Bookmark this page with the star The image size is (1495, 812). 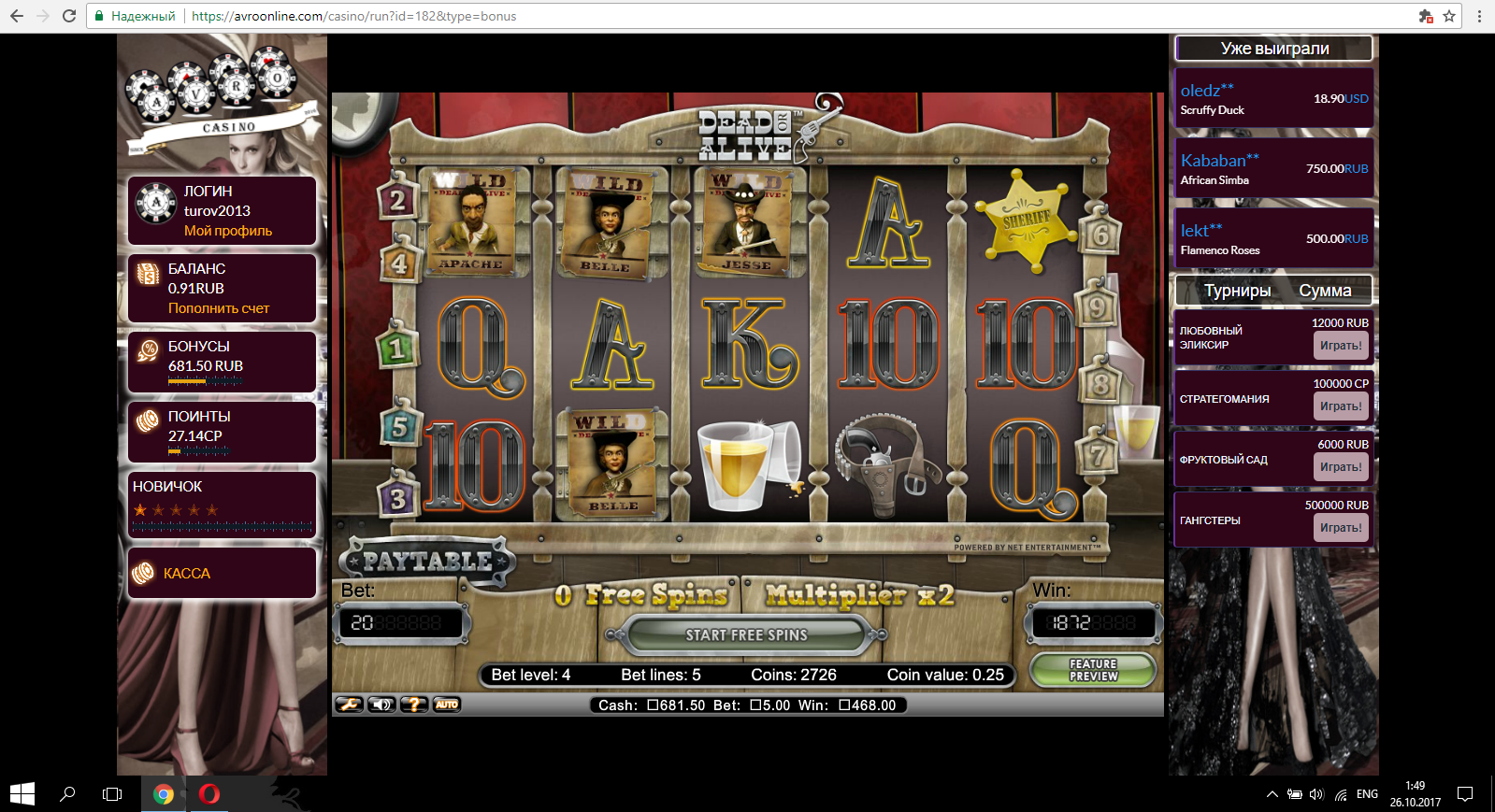[x=1449, y=16]
